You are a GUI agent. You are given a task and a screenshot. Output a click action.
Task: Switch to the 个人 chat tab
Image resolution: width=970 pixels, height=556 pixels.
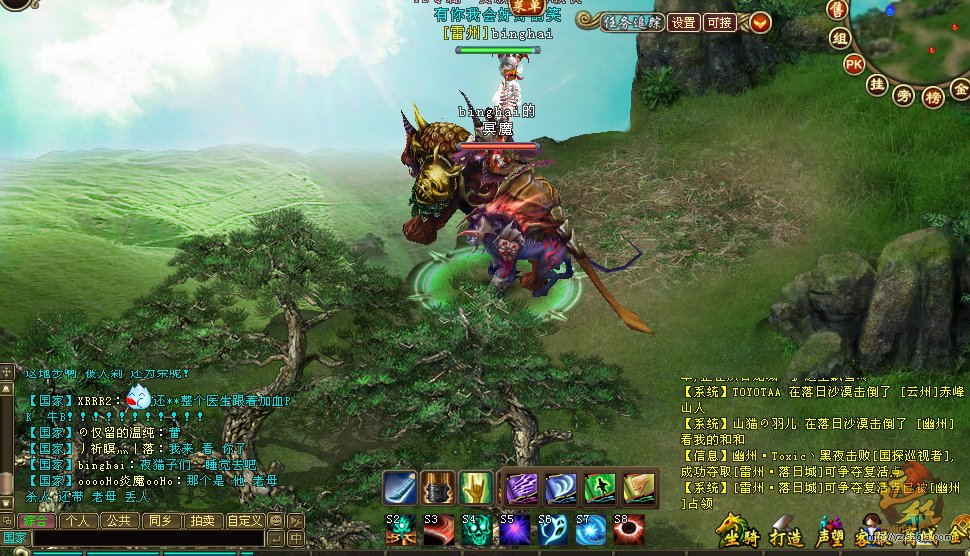pyautogui.click(x=77, y=520)
